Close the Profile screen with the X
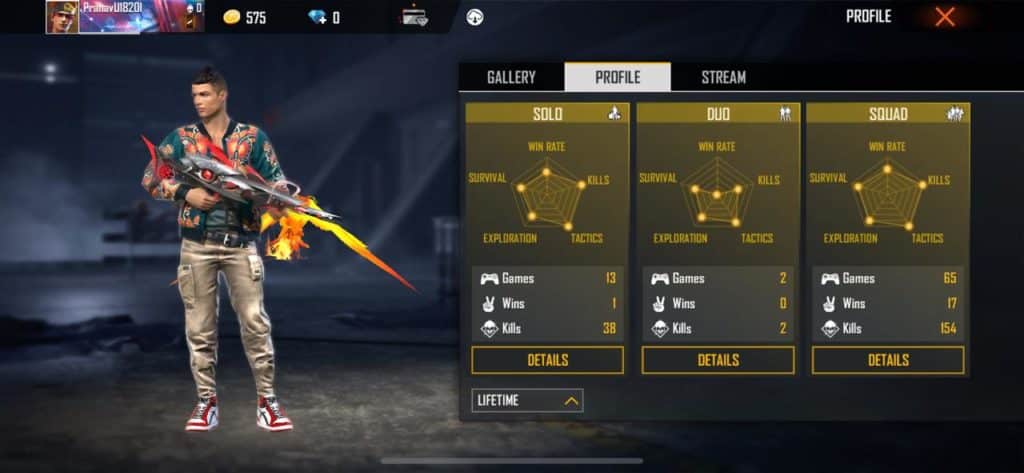This screenshot has height=473, width=1024. pos(944,17)
